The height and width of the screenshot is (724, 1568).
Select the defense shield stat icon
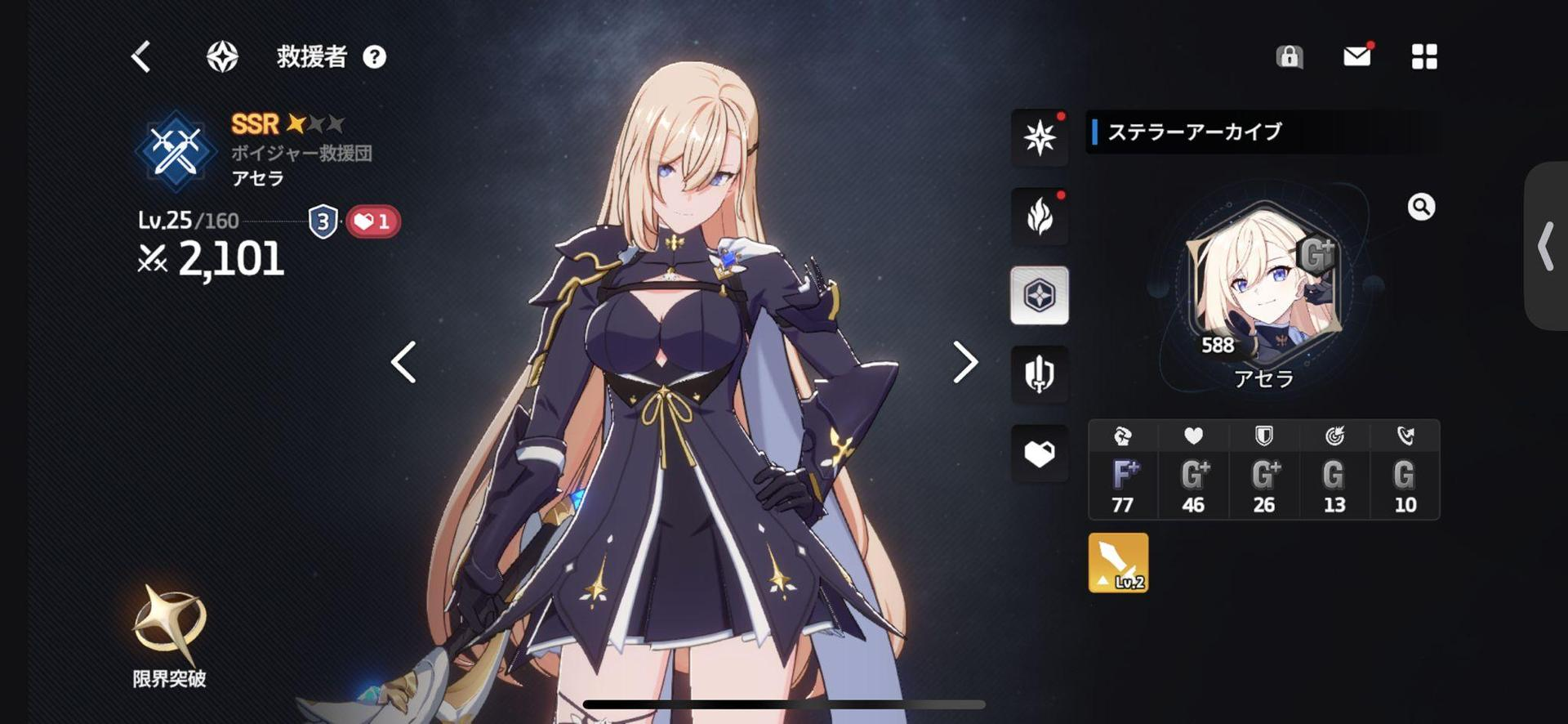pyautogui.click(x=1263, y=436)
